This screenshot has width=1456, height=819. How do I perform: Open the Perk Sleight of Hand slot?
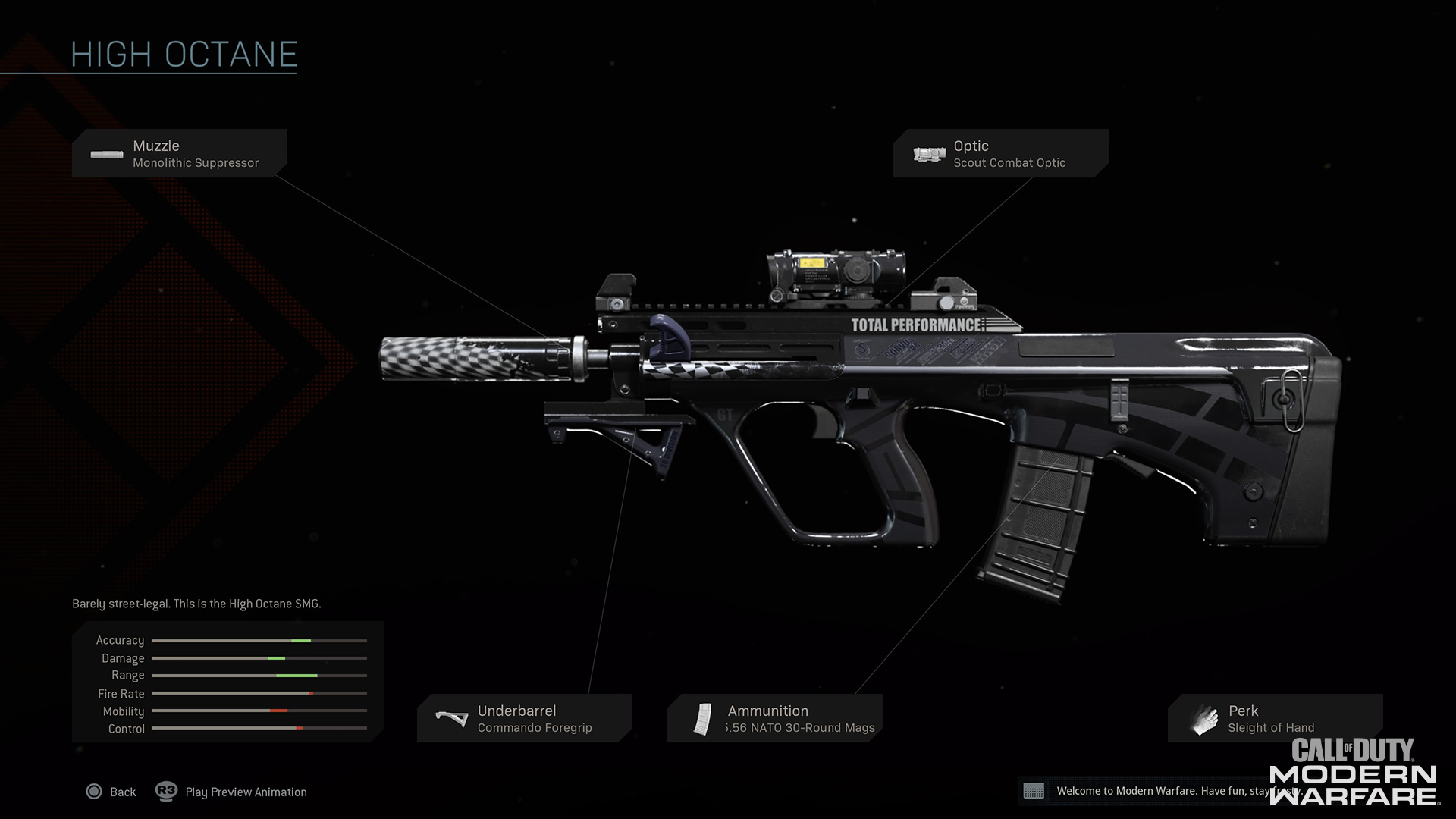pyautogui.click(x=1274, y=718)
